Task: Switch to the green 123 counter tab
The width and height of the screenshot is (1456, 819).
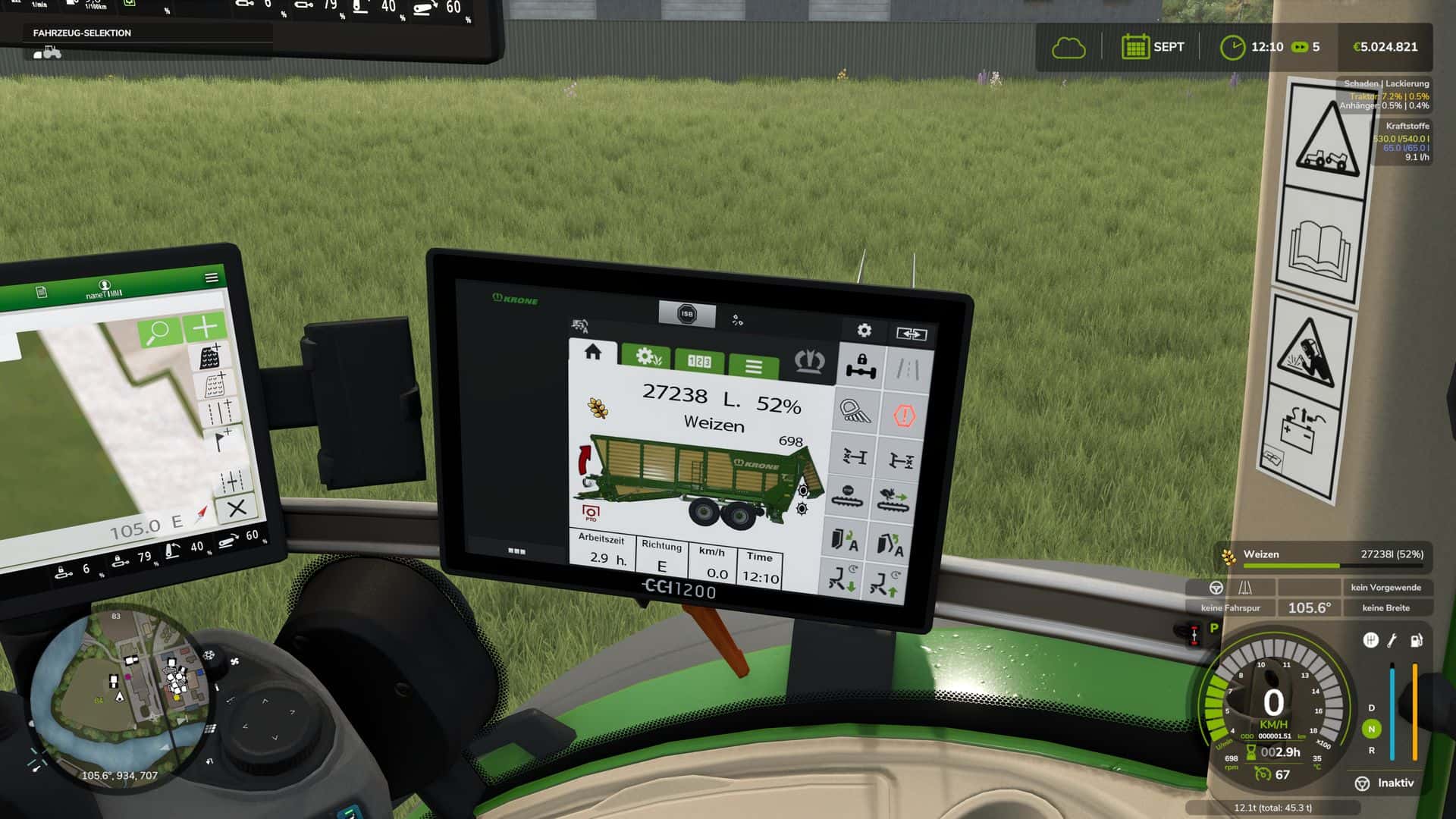Action: (698, 361)
